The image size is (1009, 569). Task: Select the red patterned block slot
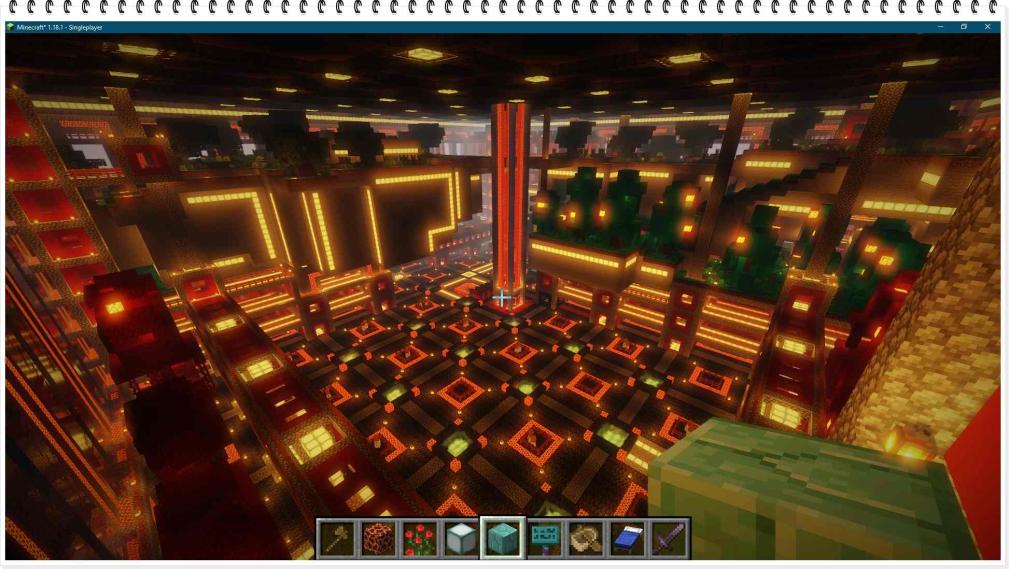pyautogui.click(x=377, y=538)
